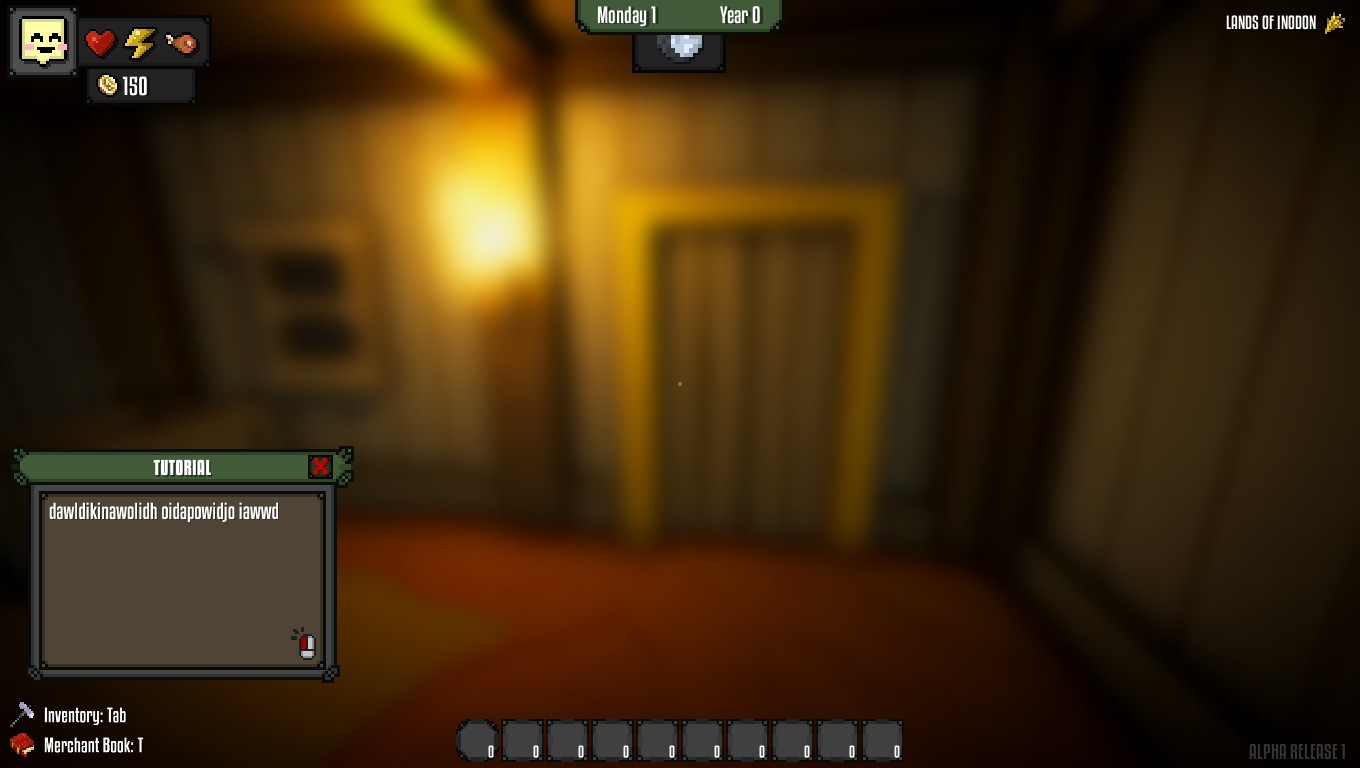Click the Monday 1 day label
This screenshot has width=1360, height=768.
pos(625,15)
